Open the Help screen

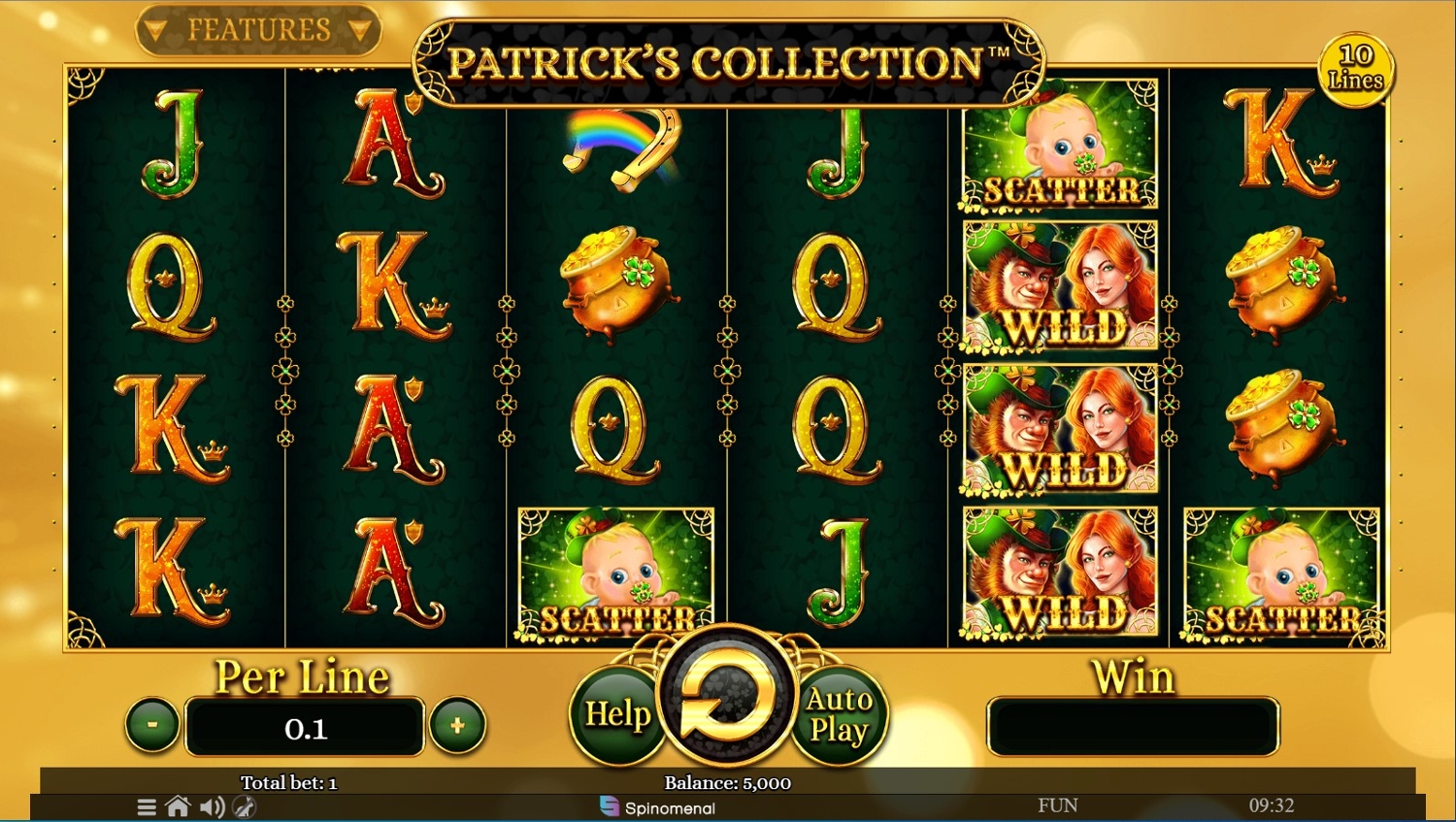point(617,715)
